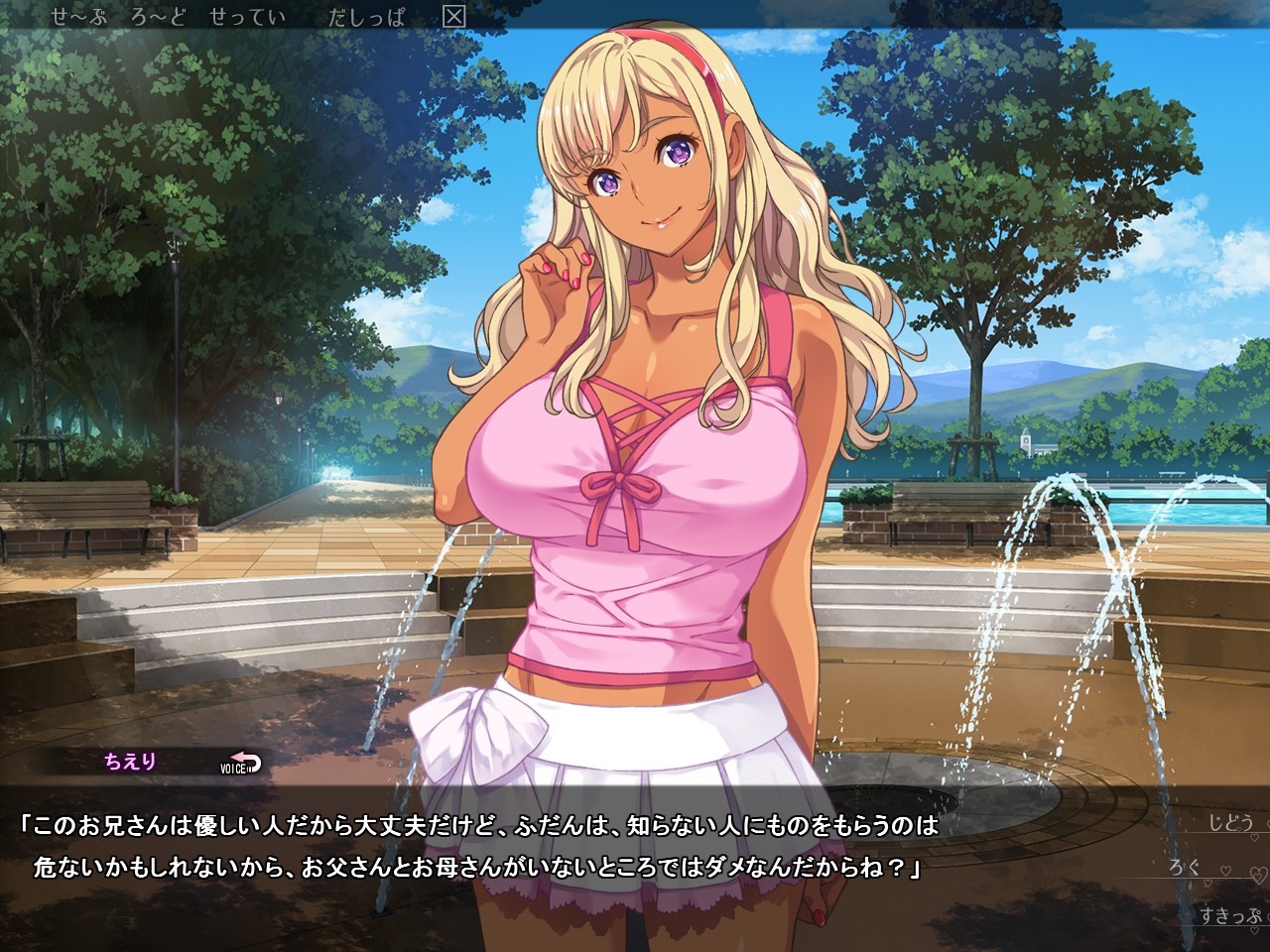The height and width of the screenshot is (952, 1270).
Task: Click the single heart left of the double hearts
Action: coord(1225,870)
